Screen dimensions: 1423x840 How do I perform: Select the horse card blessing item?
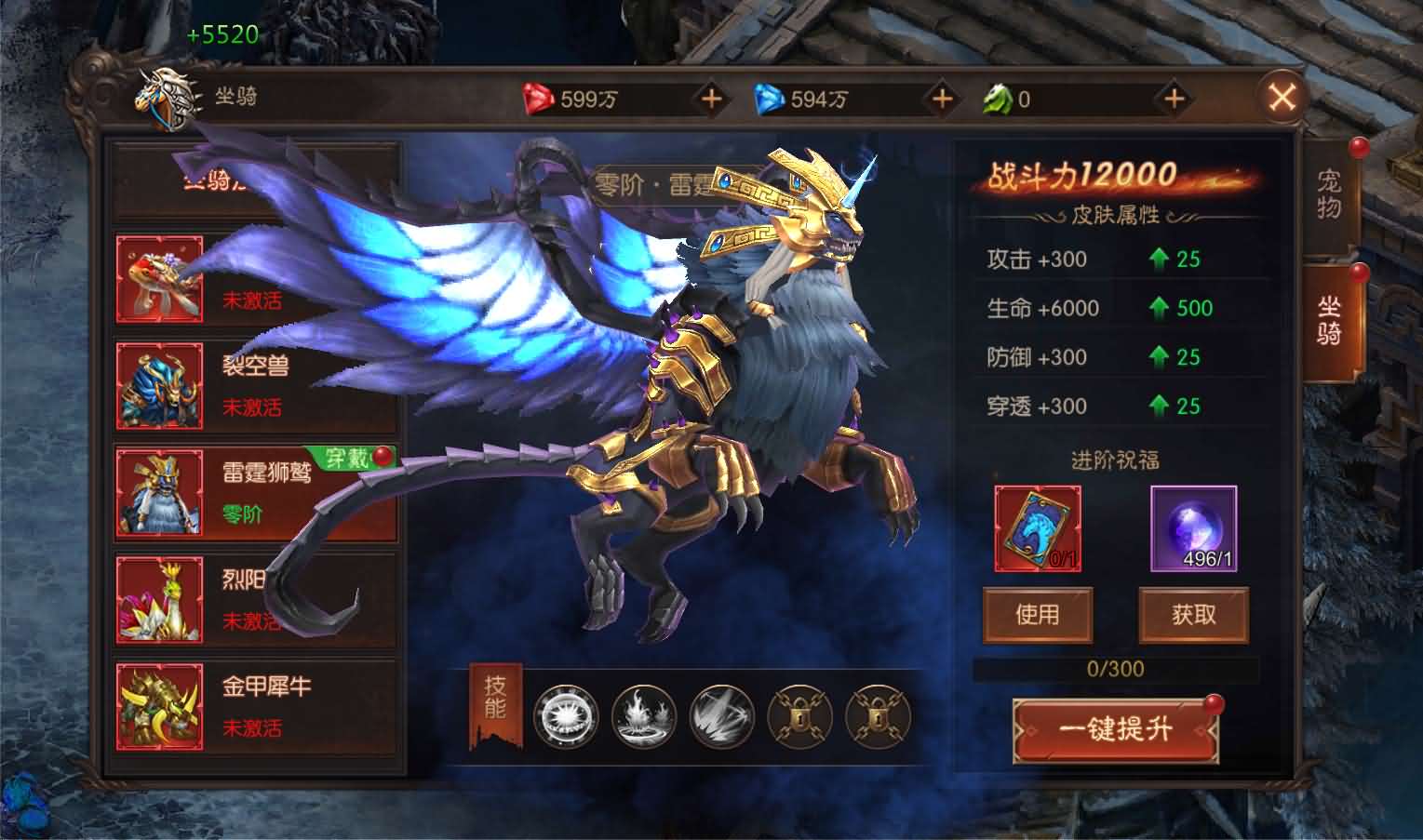pos(1039,528)
